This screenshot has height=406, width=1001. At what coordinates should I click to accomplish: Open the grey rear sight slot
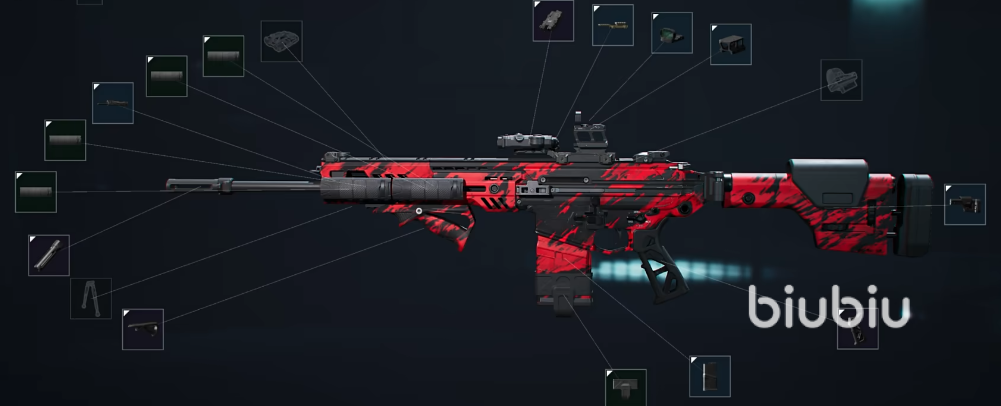click(841, 79)
